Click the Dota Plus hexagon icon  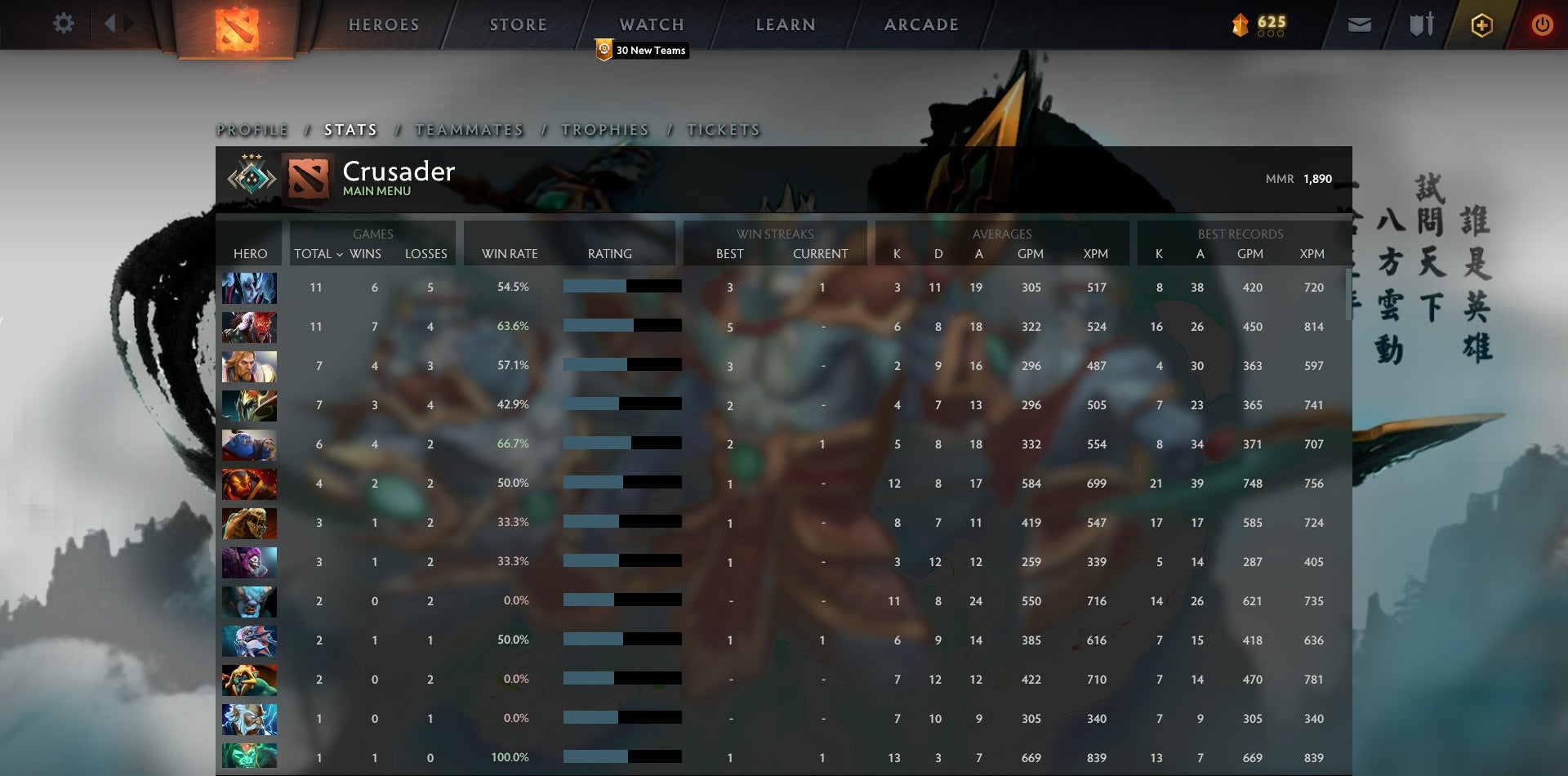tap(1482, 25)
